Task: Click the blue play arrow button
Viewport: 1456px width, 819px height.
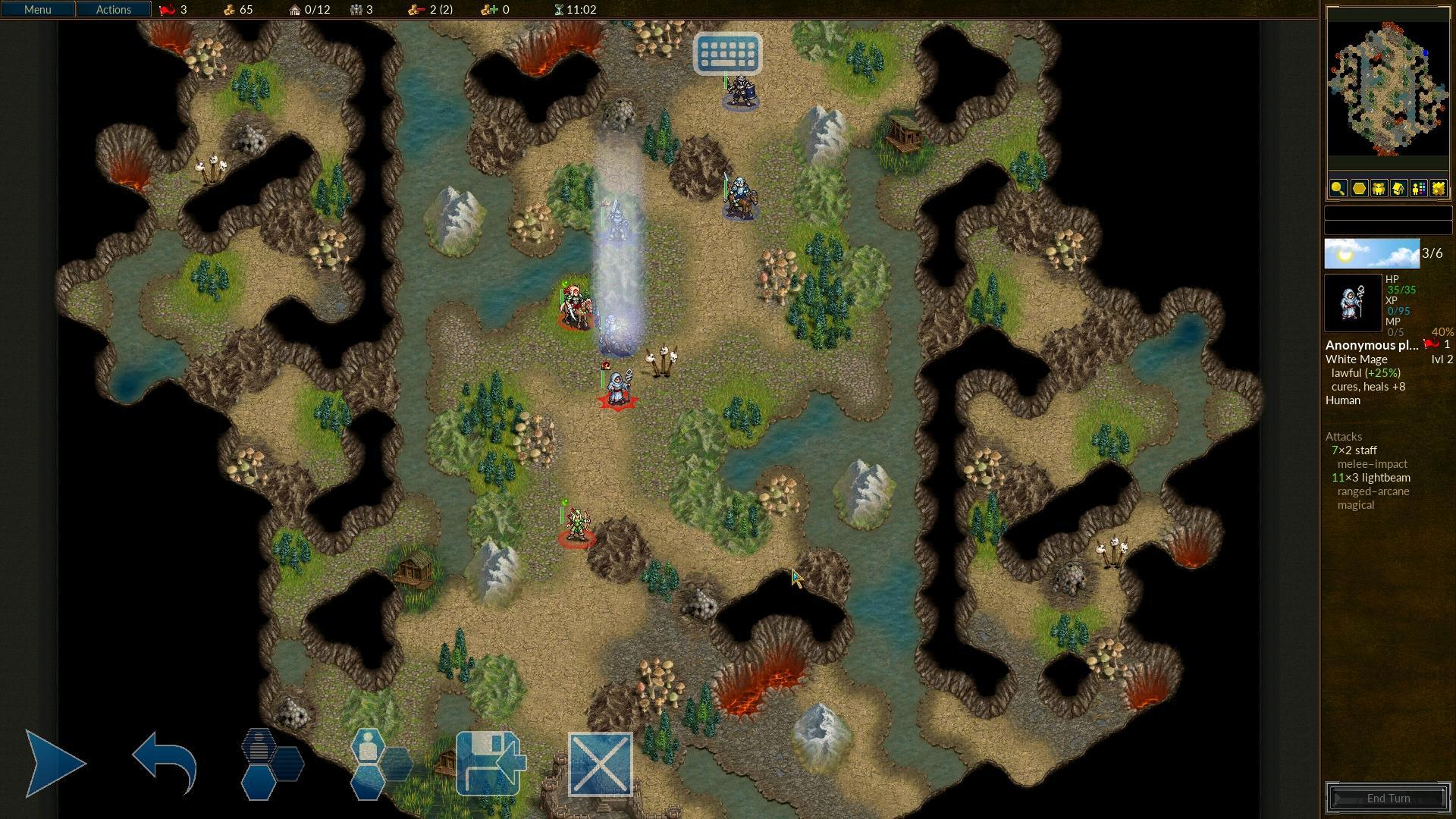Action: coord(55,763)
